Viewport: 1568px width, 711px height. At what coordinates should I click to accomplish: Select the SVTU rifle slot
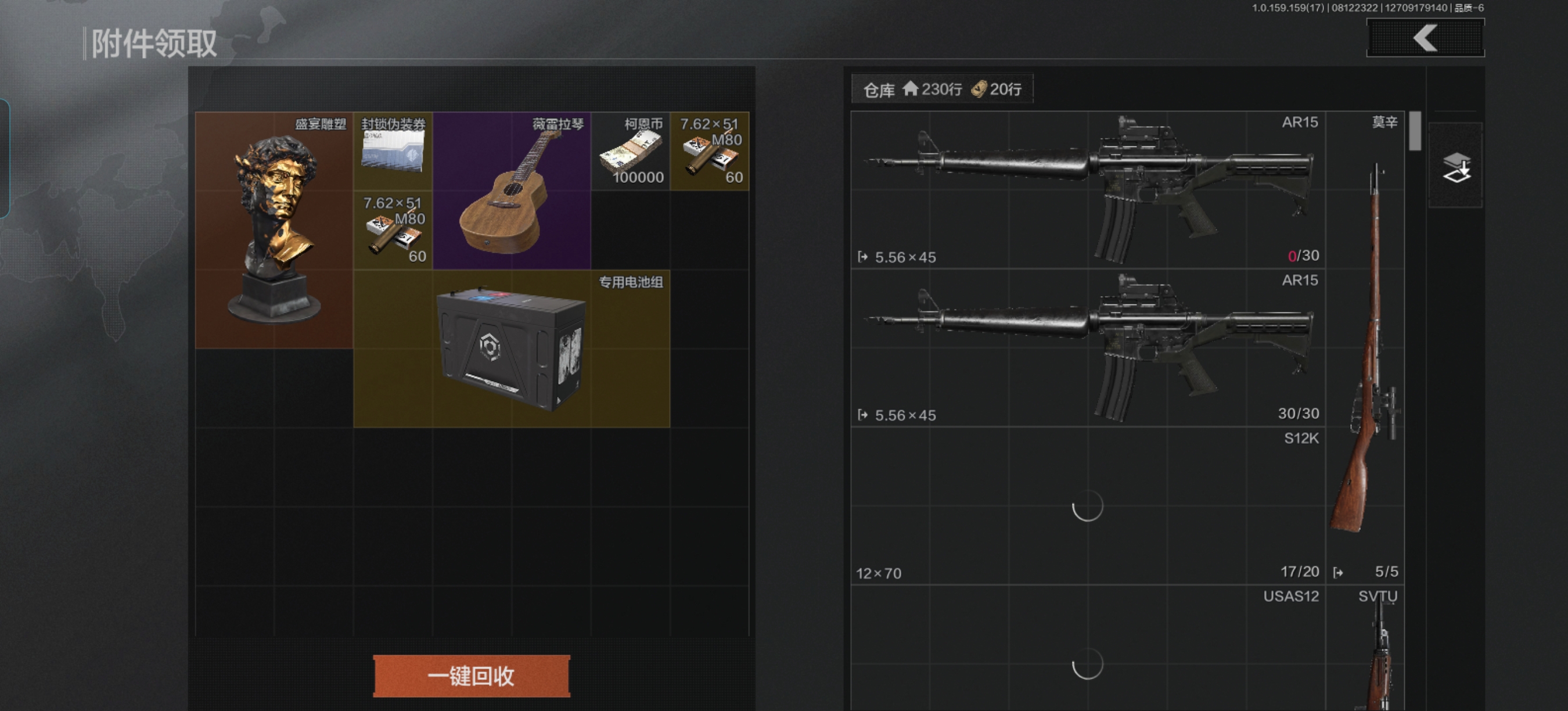[1365, 648]
